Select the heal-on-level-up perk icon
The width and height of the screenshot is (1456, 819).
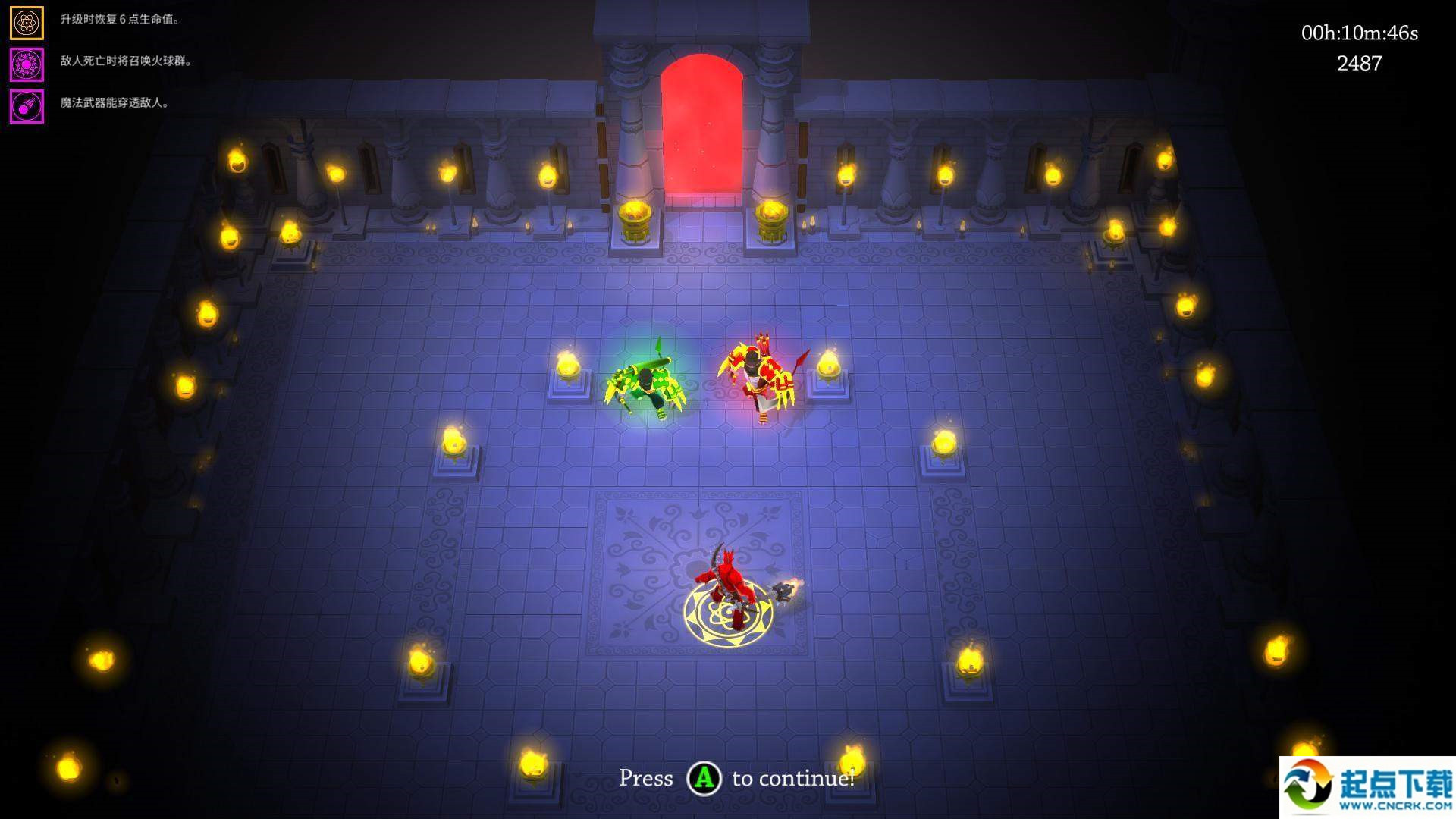click(27, 24)
